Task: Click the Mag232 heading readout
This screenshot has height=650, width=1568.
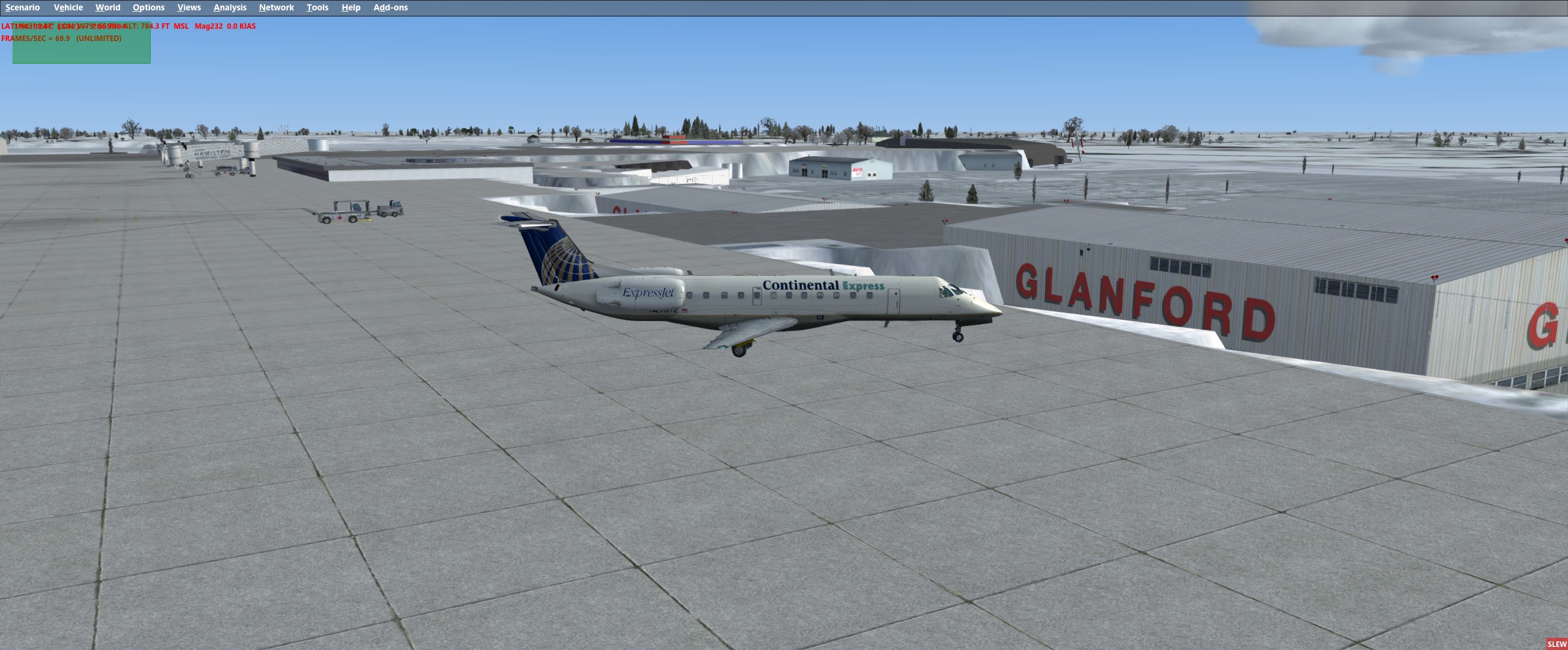Action: coord(208,26)
